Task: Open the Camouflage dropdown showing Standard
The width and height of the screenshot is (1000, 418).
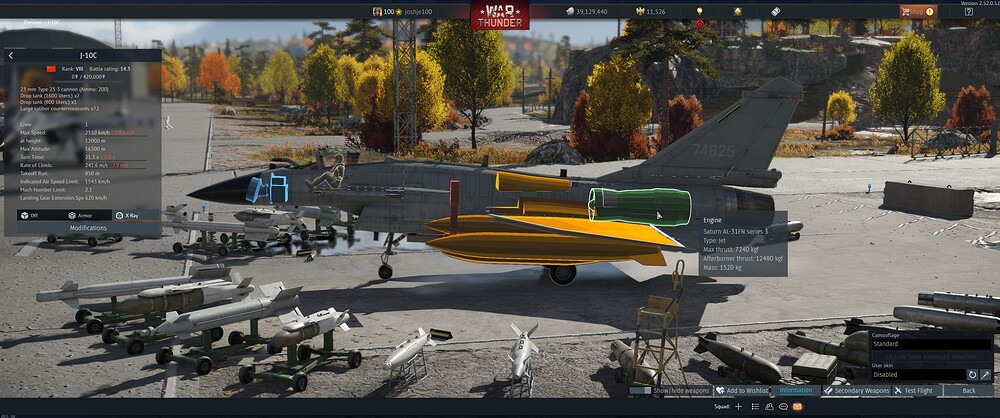Action: click(x=930, y=343)
